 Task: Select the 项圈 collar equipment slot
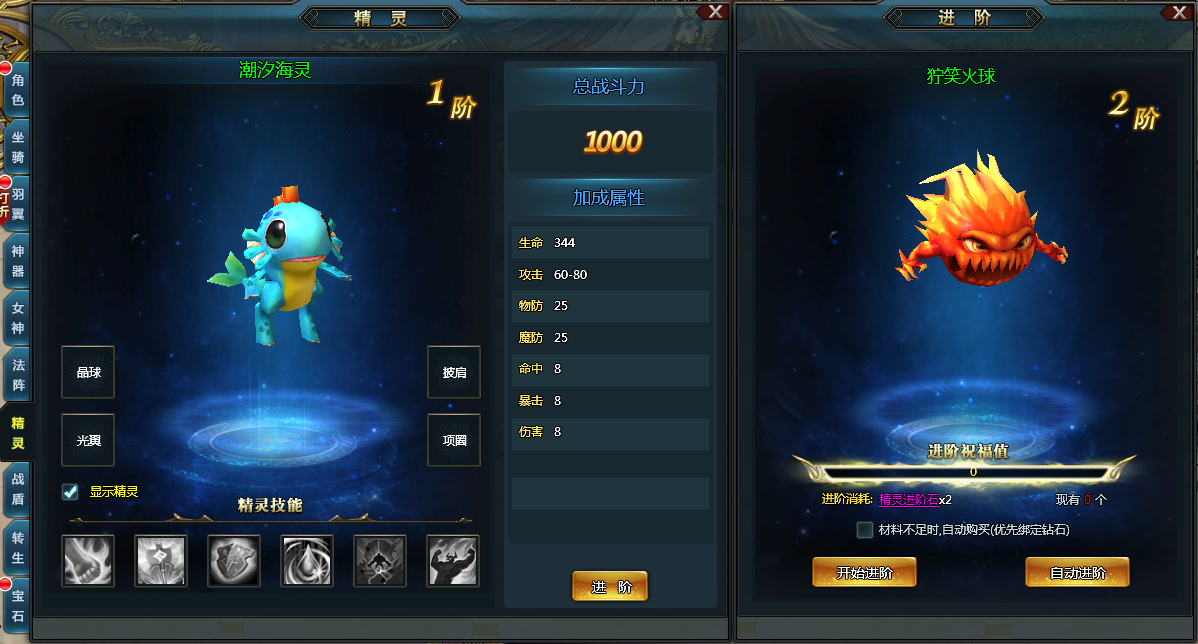click(x=454, y=440)
